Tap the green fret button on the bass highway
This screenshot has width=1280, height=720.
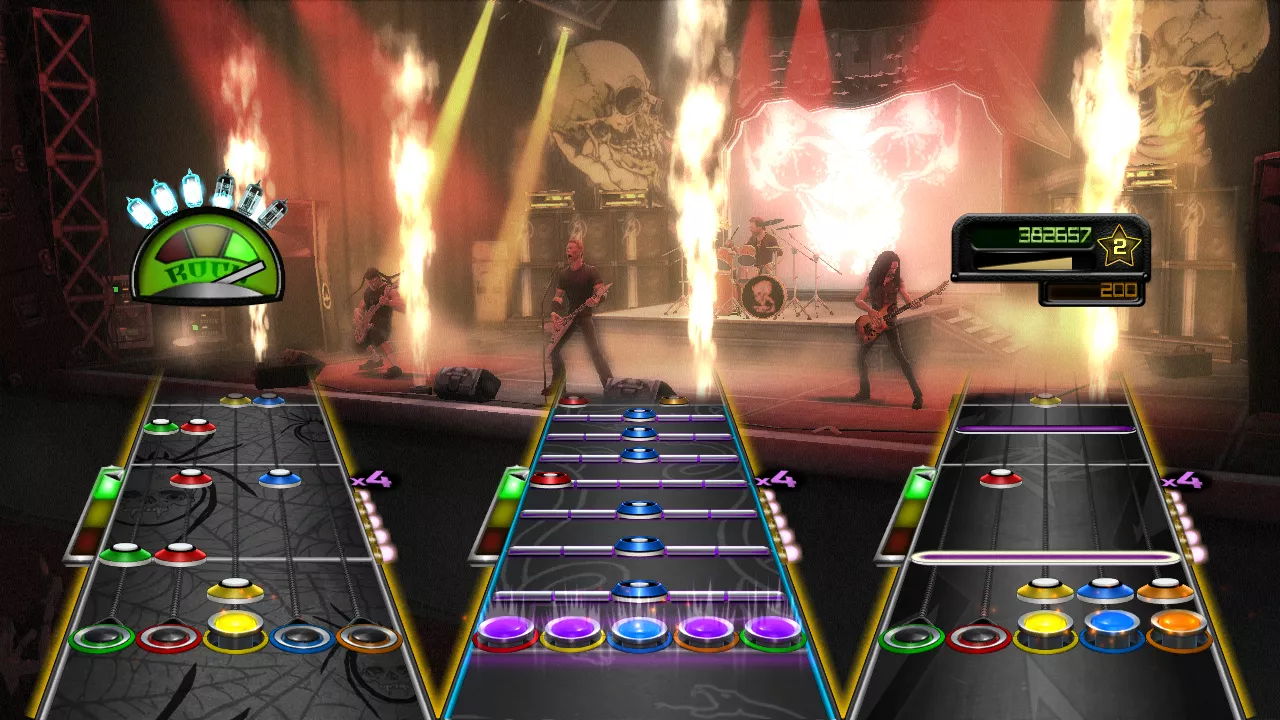pyautogui.click(x=912, y=637)
